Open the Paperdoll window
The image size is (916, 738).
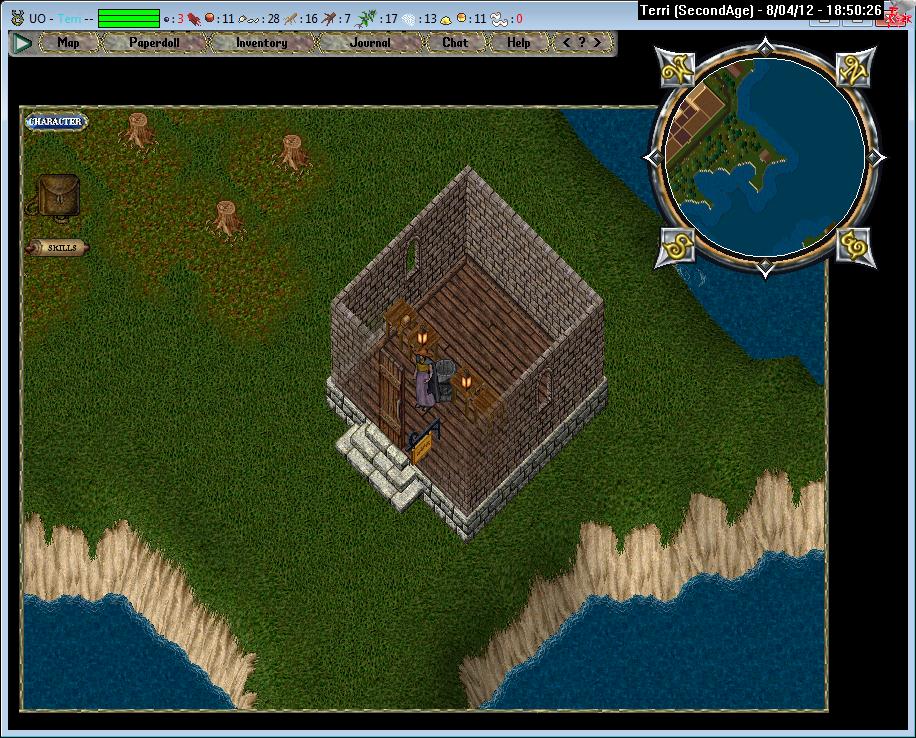pos(154,43)
